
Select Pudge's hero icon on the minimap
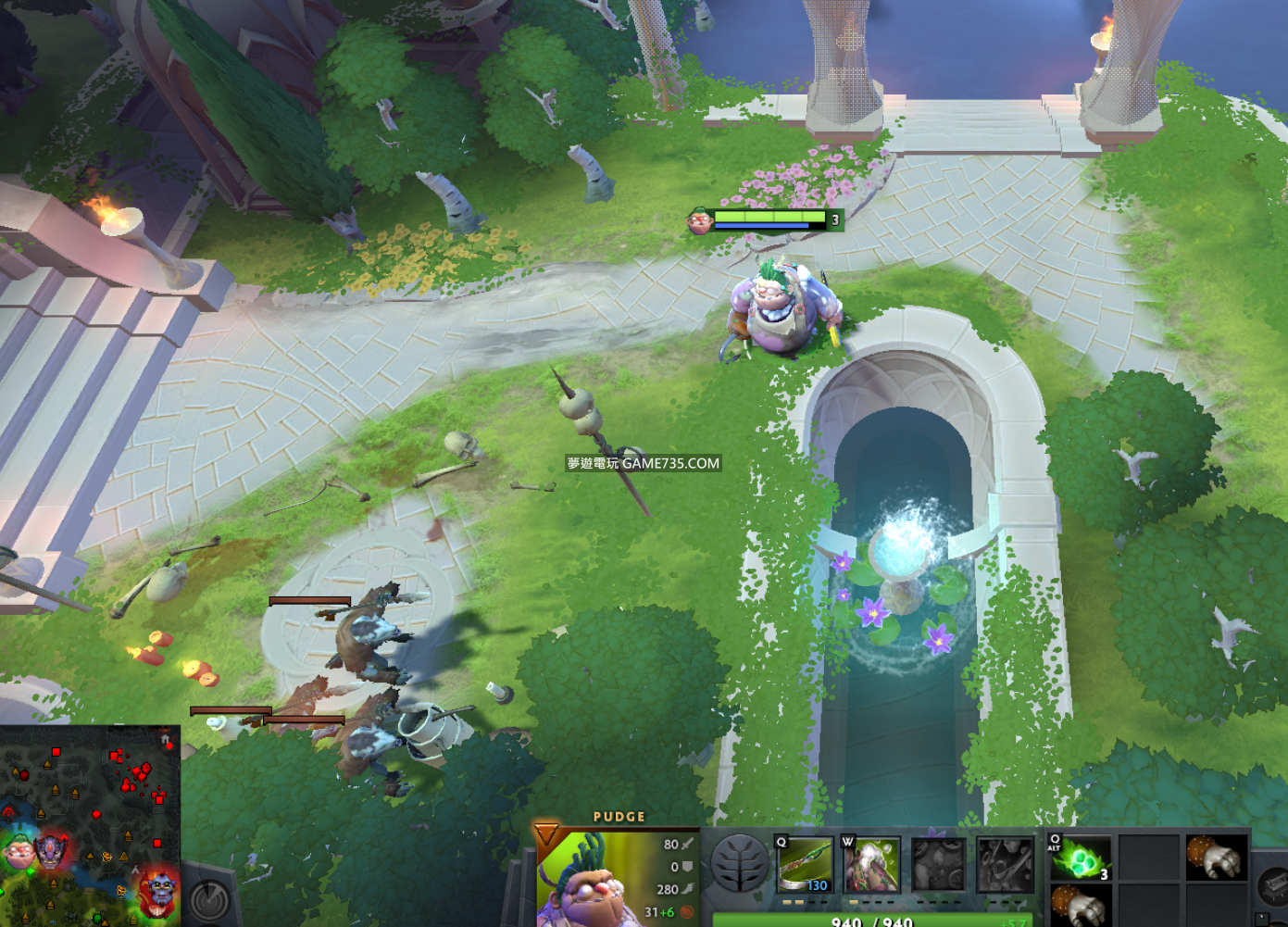(17, 850)
